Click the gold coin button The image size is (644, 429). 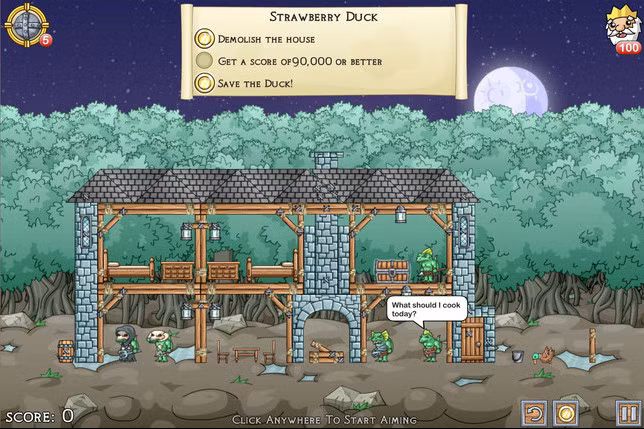click(565, 412)
